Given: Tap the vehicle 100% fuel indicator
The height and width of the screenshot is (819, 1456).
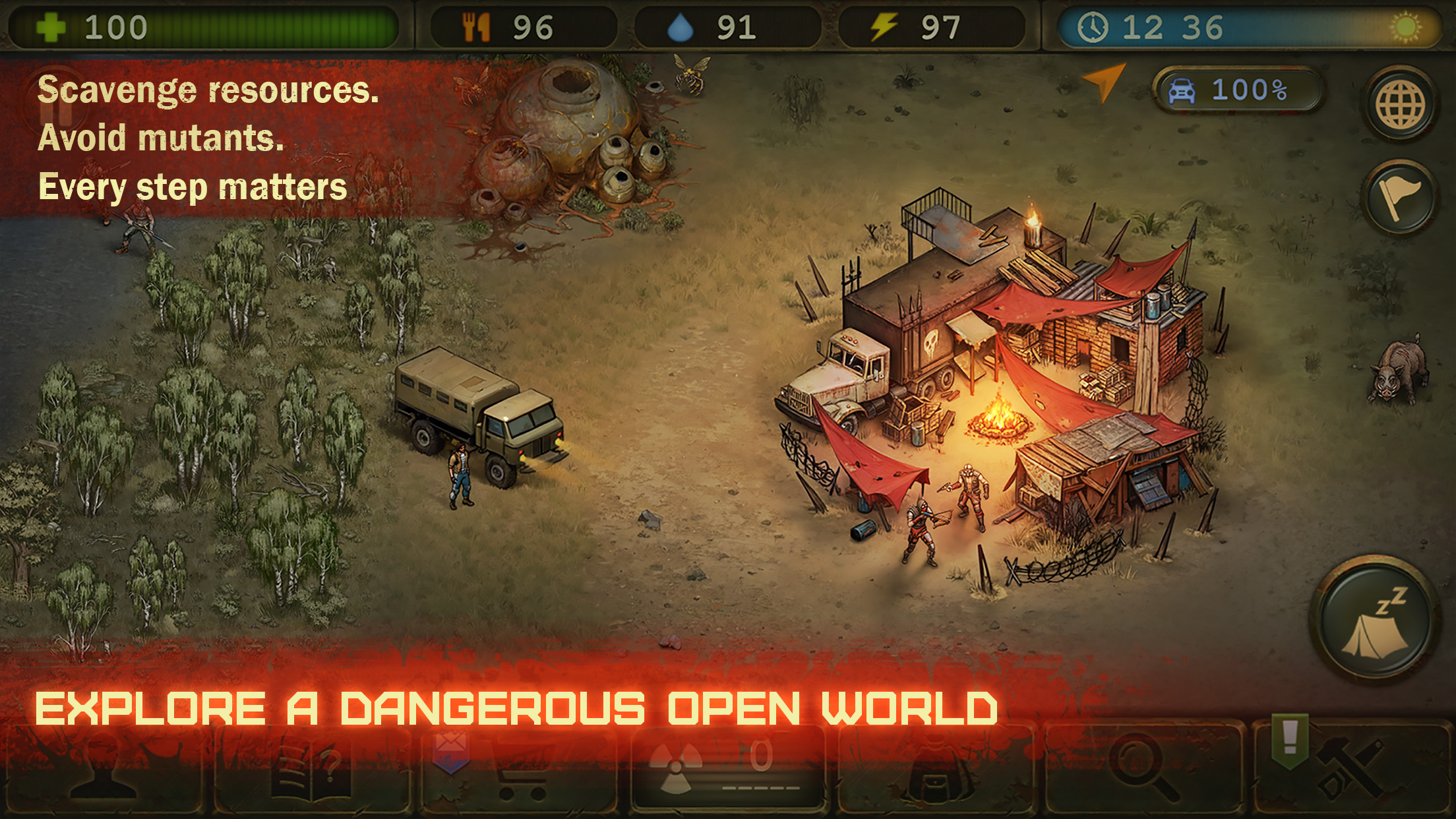Looking at the screenshot, I should tap(1240, 89).
